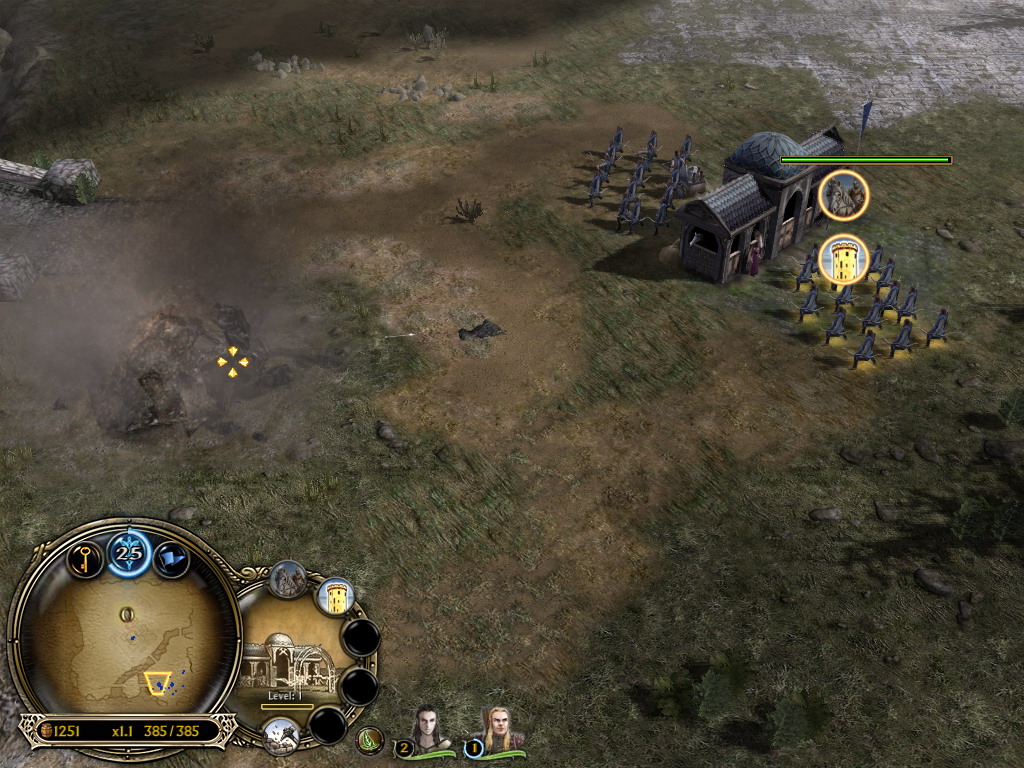Viewport: 1024px width, 768px height.
Task: Click the green leaf icon beside the hero portraits
Action: pyautogui.click(x=371, y=740)
